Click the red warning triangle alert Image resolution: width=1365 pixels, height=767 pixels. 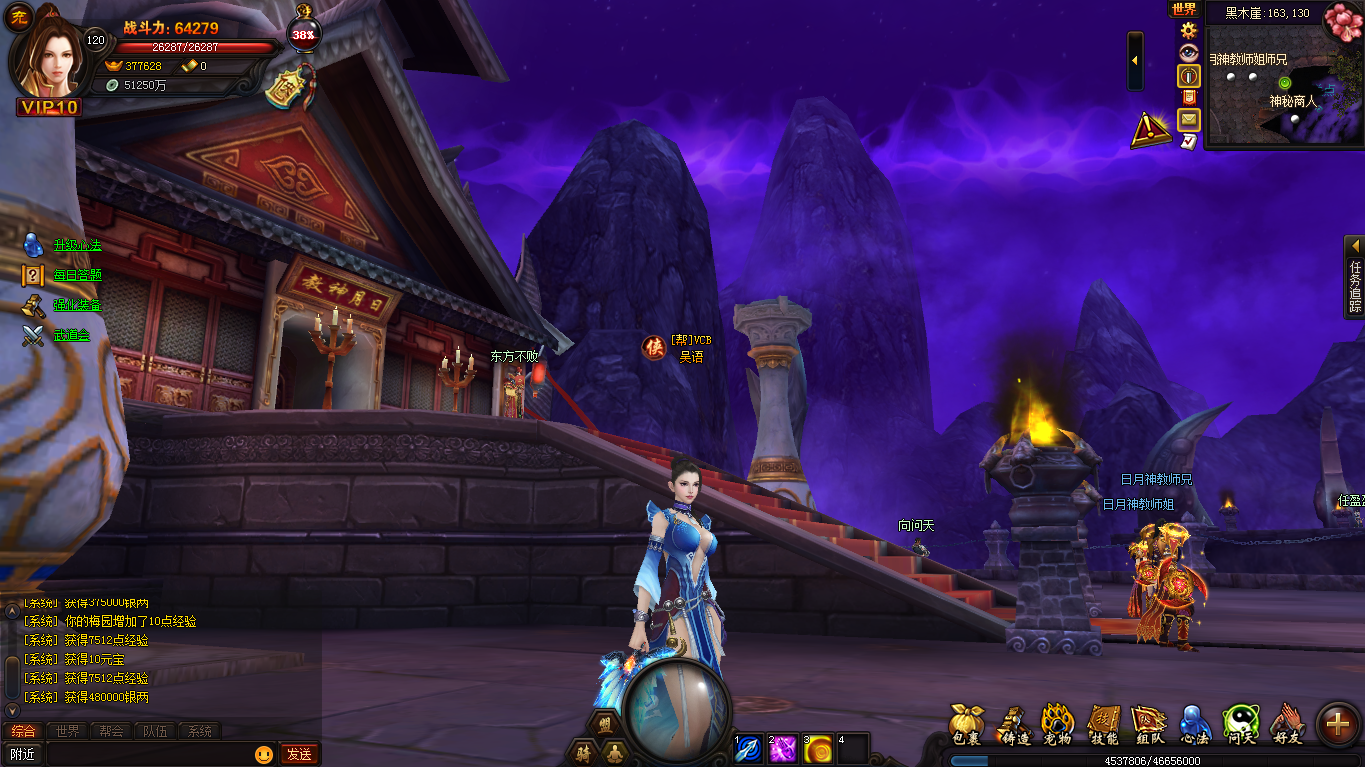pyautogui.click(x=1151, y=130)
